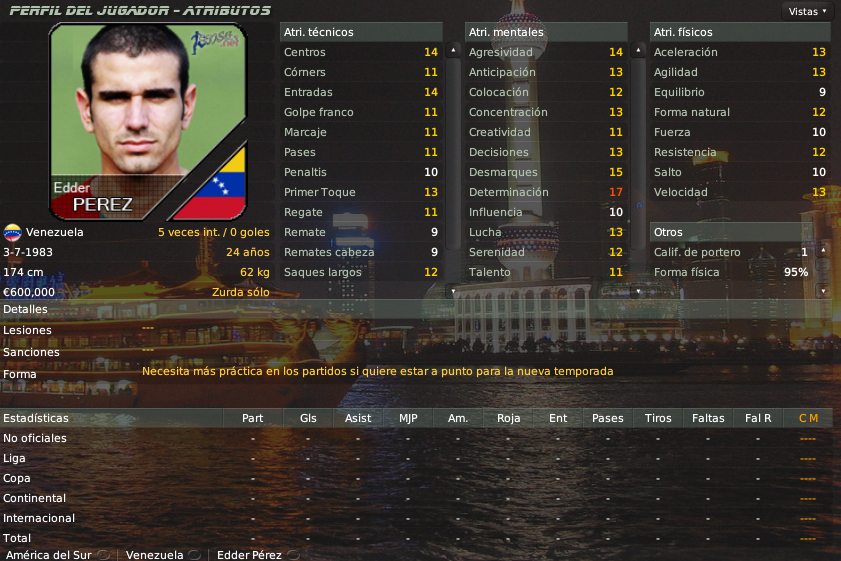
Task: Choose the Pases column header
Action: 607,418
